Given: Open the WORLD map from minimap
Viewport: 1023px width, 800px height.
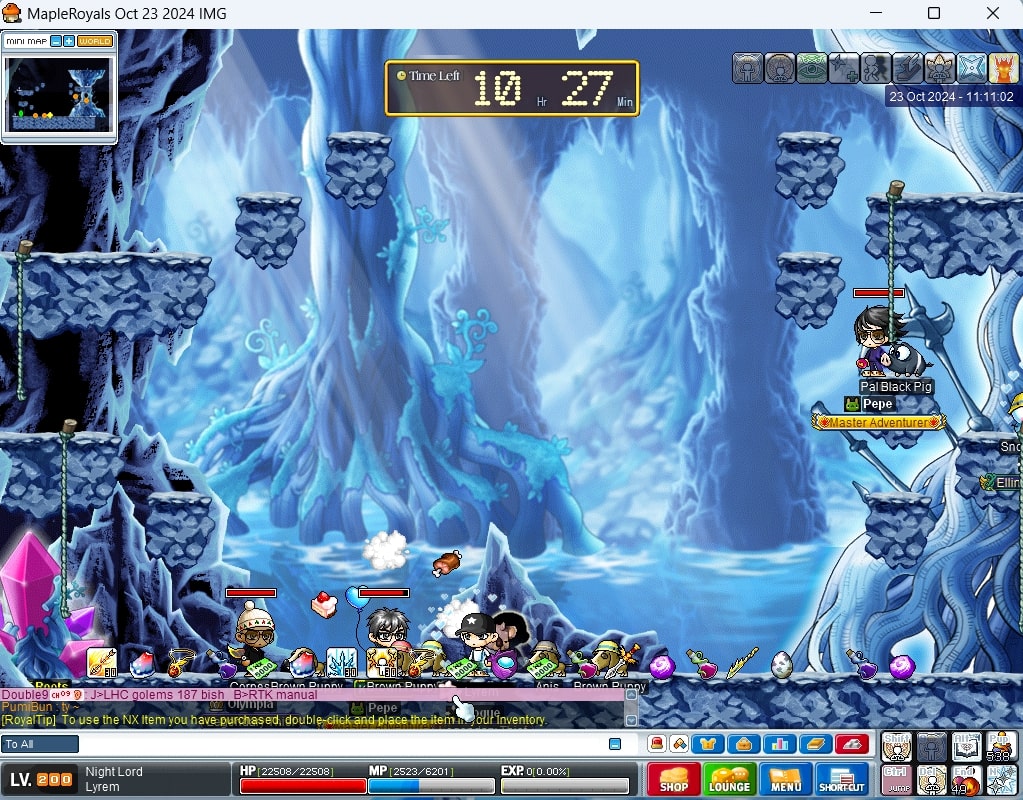Looking at the screenshot, I should [95, 41].
